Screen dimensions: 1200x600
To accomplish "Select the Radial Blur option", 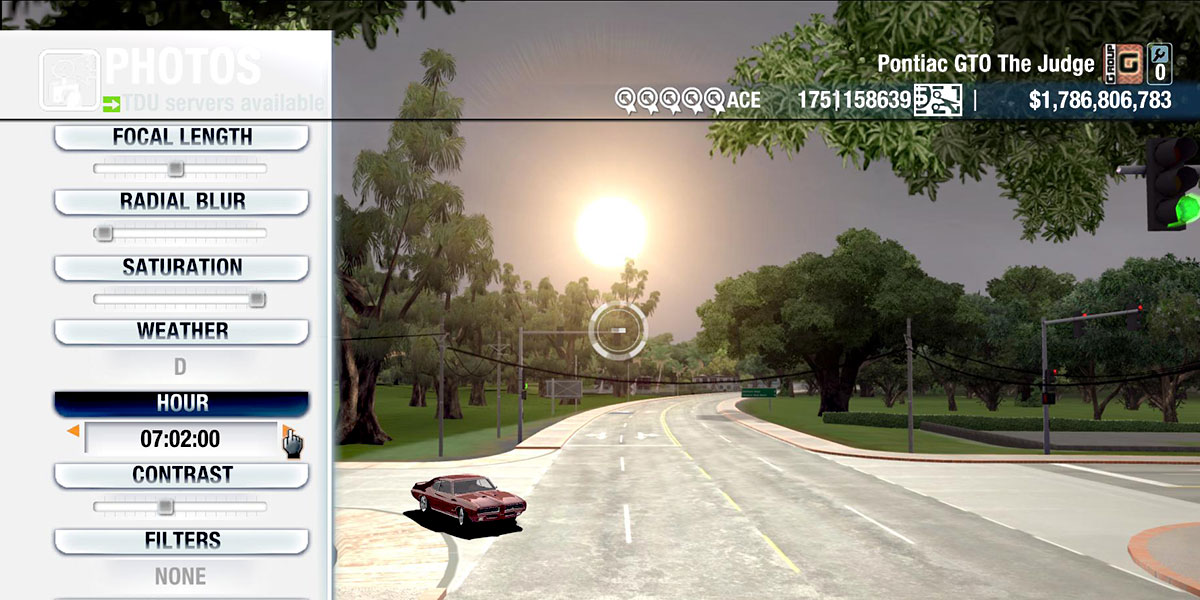I will [181, 201].
